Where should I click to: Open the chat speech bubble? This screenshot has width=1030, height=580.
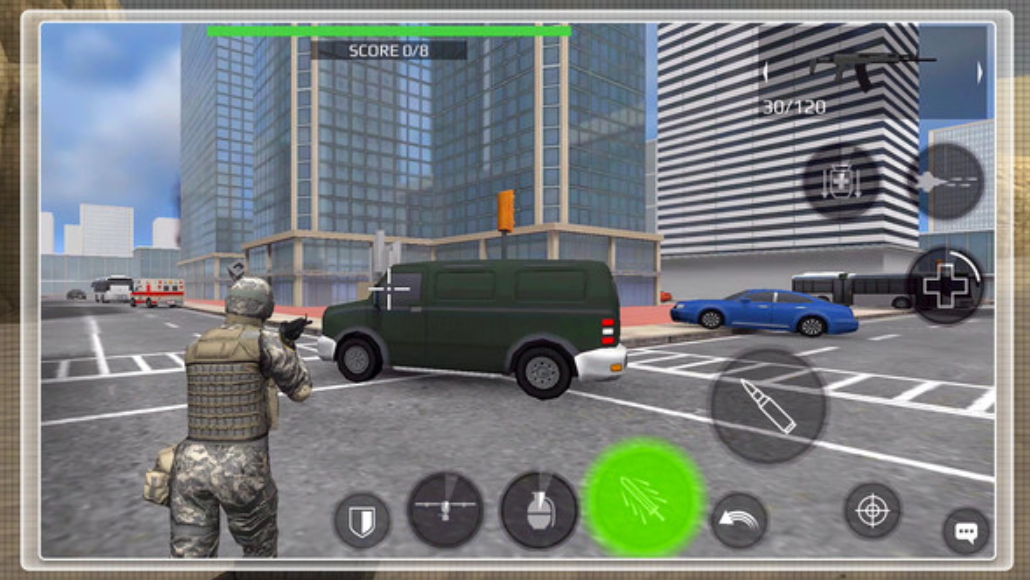[x=966, y=531]
